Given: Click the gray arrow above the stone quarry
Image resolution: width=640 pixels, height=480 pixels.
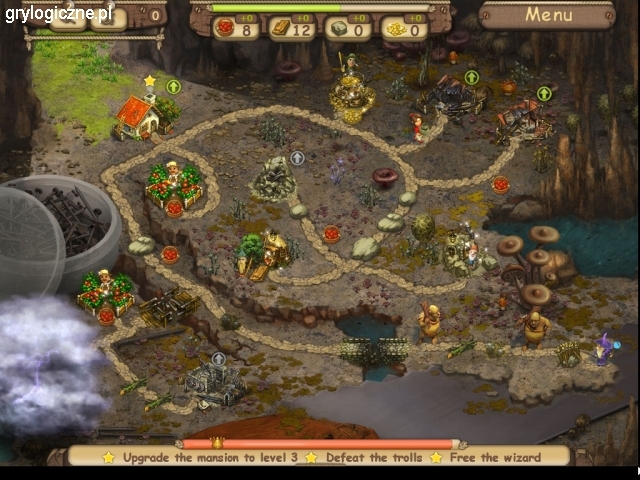Looking at the screenshot, I should [297, 158].
